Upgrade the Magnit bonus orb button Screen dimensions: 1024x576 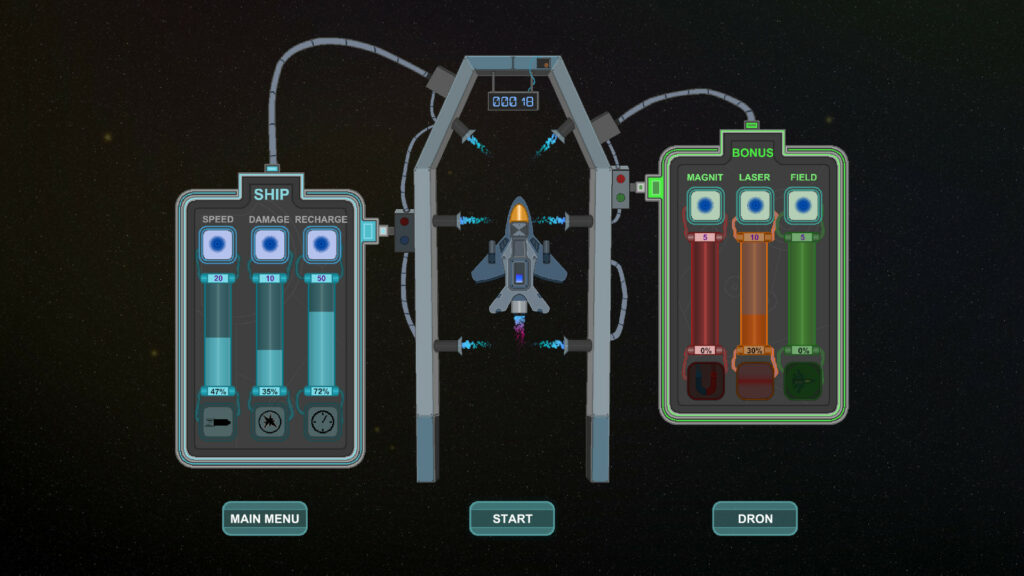pos(705,206)
